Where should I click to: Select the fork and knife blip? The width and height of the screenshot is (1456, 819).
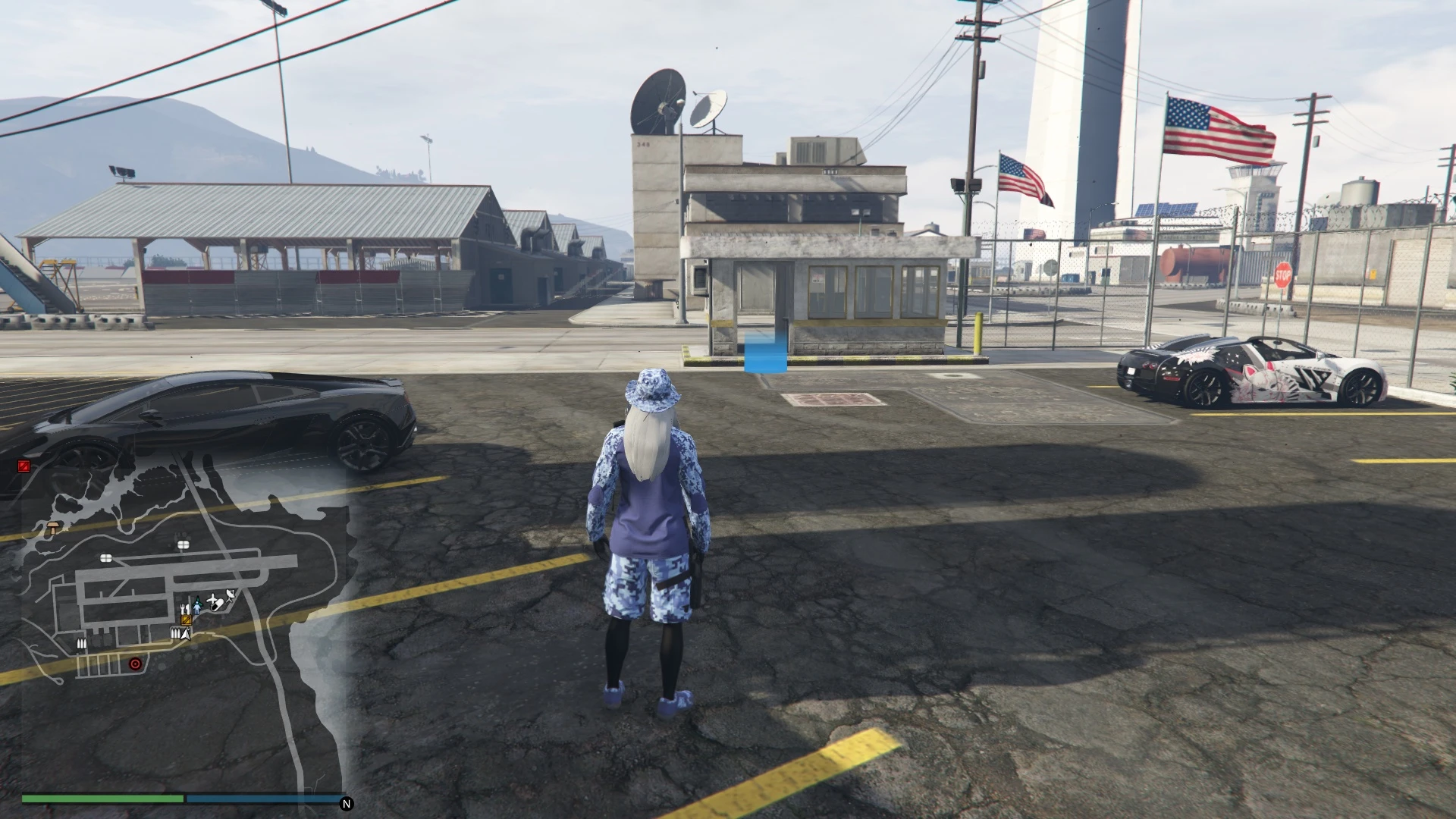(x=184, y=608)
